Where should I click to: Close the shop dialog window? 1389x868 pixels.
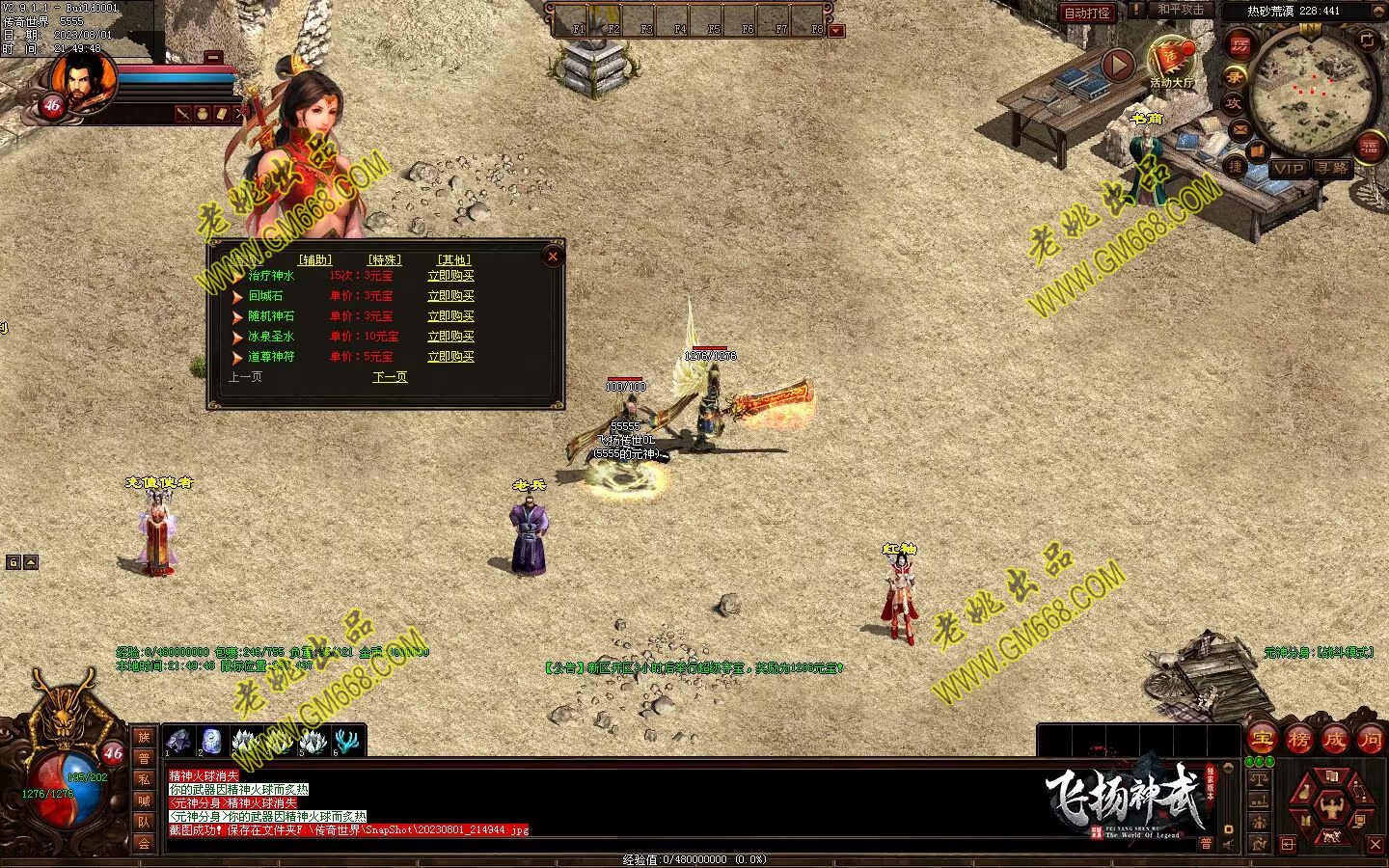[x=553, y=256]
